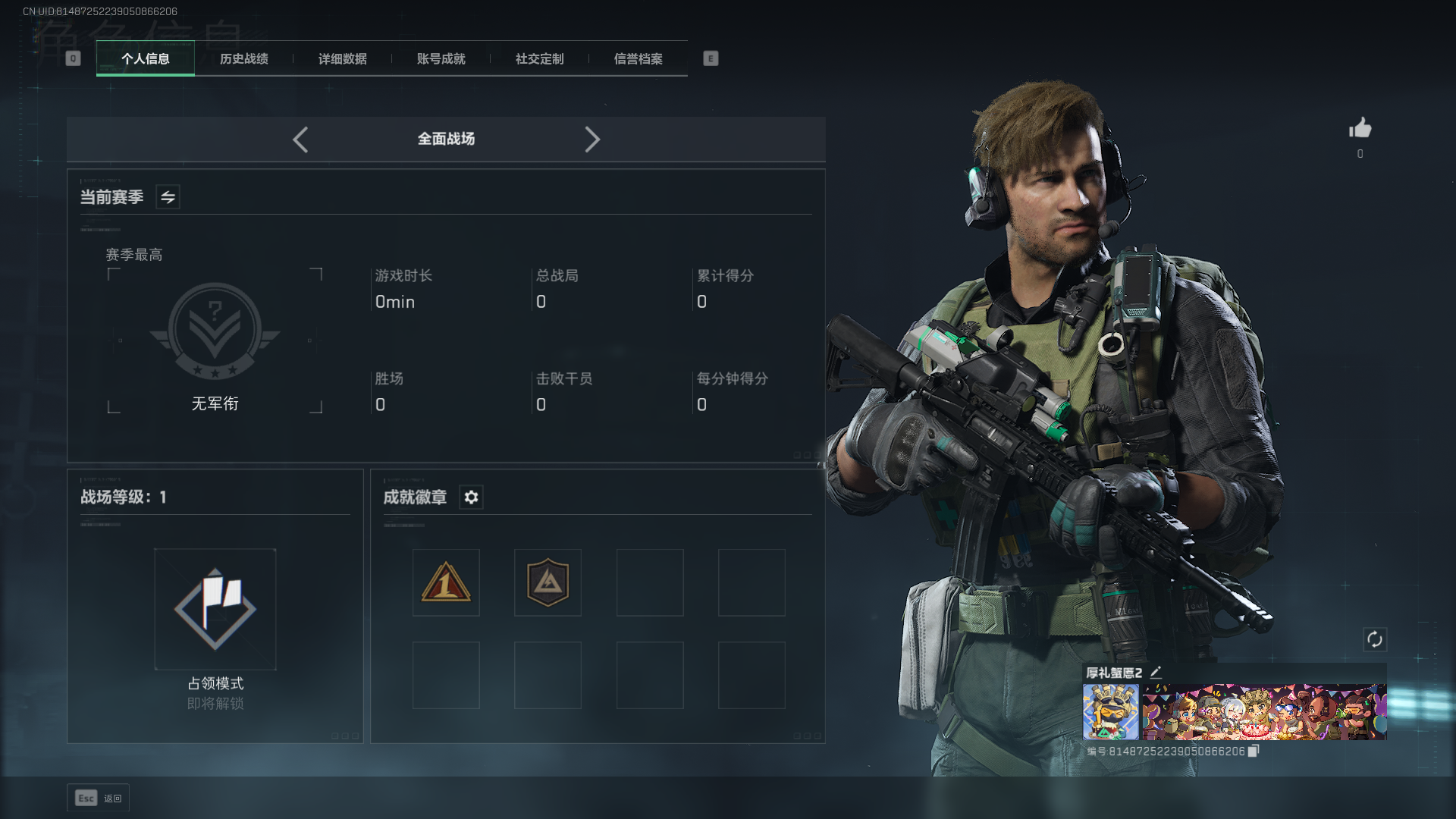Select the dark hexagon shield badge
This screenshot has height=819, width=1456.
pyautogui.click(x=548, y=582)
